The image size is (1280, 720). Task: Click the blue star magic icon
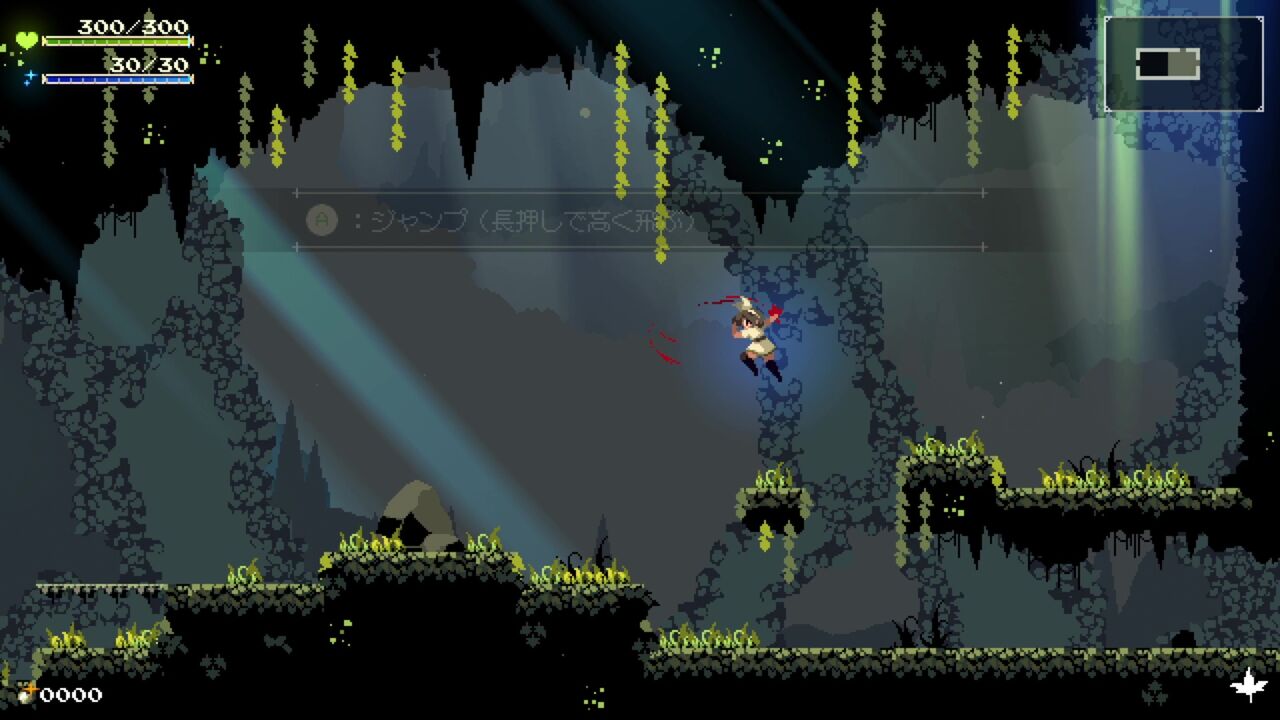pyautogui.click(x=30, y=76)
